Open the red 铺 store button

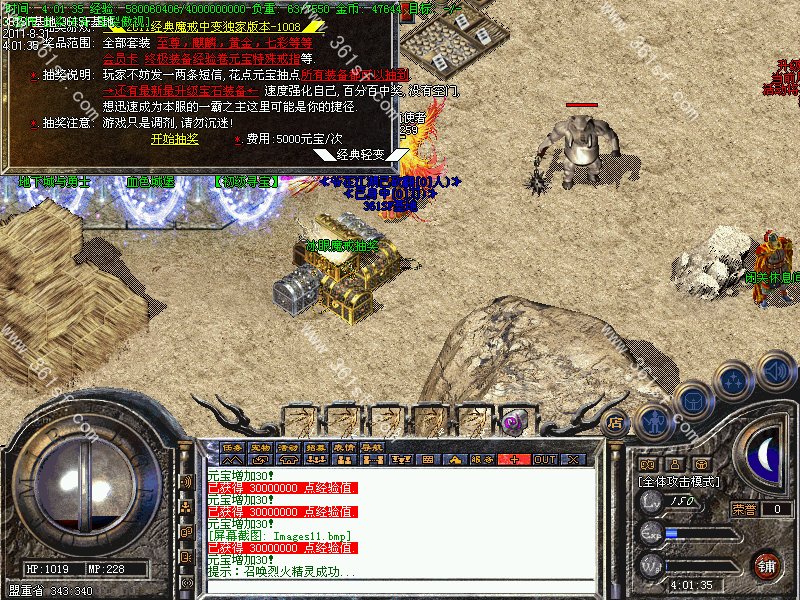pos(767,565)
